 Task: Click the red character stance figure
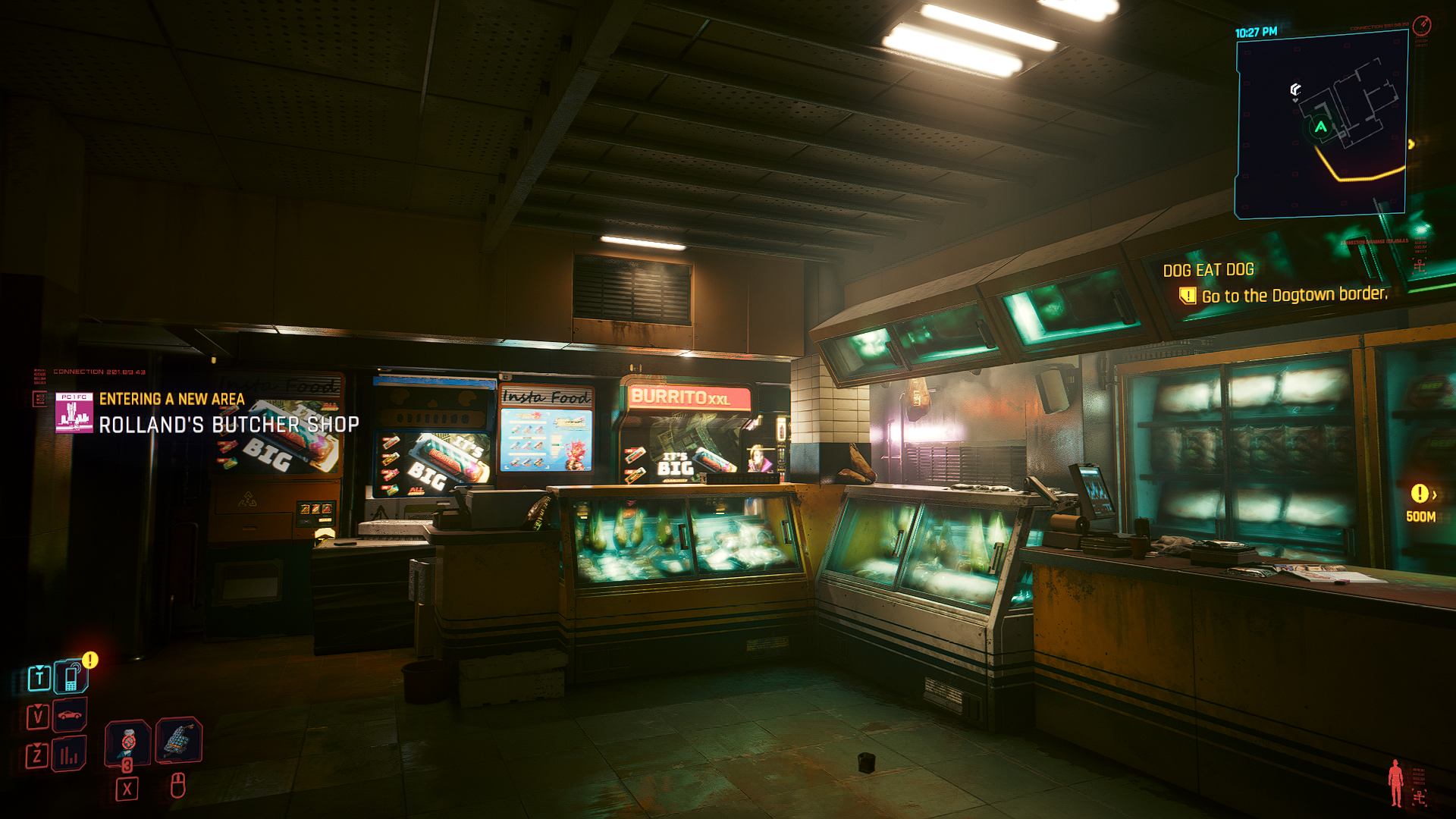pyautogui.click(x=1395, y=783)
